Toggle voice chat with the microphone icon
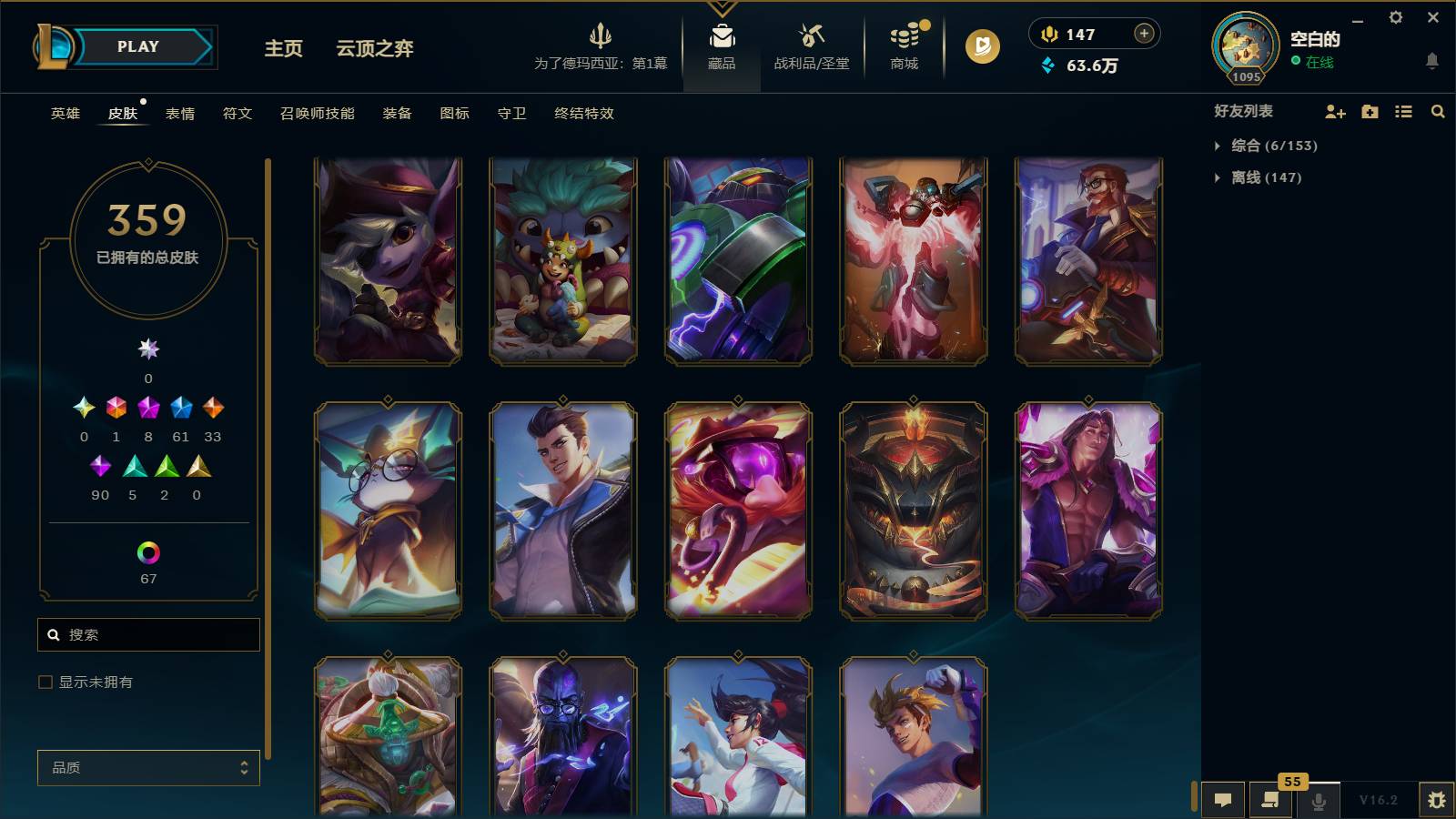 click(1317, 800)
